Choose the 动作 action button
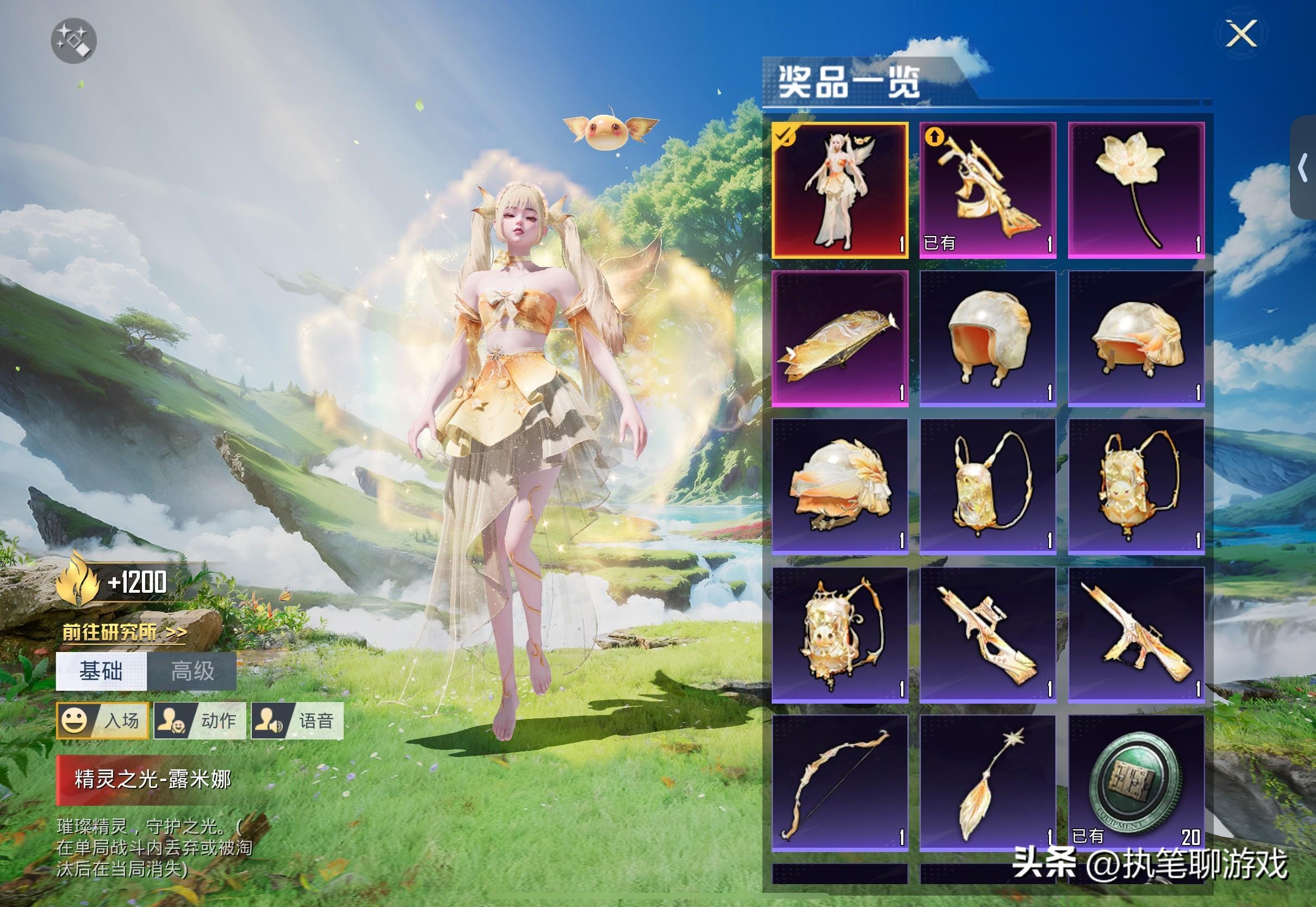1316x907 pixels. (x=200, y=720)
